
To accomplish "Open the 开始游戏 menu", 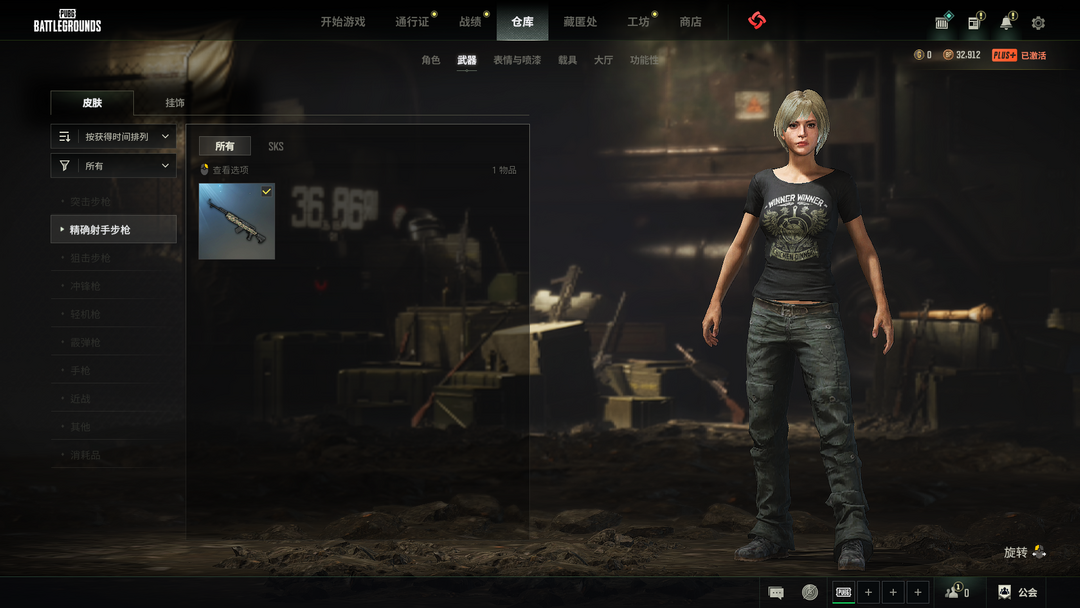I will [342, 22].
